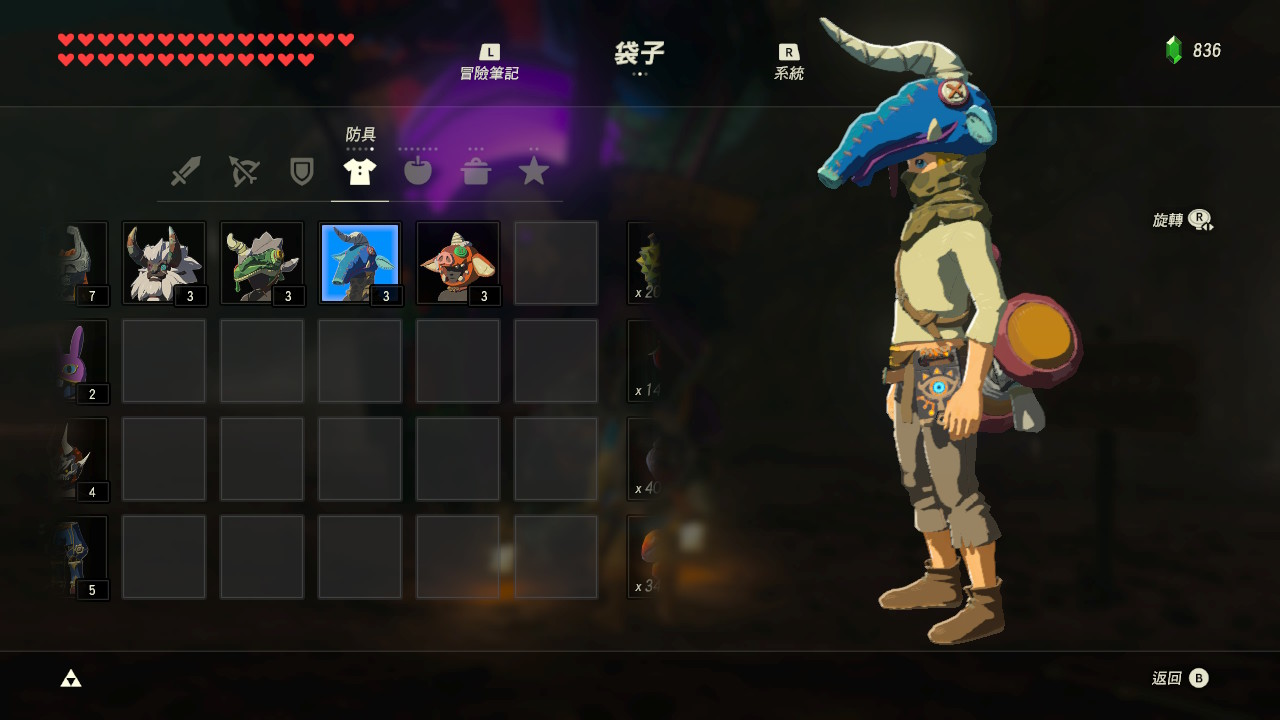Select the Bokoblin mask thumbnail in the grid
This screenshot has height=720, width=1280.
pyautogui.click(x=457, y=262)
